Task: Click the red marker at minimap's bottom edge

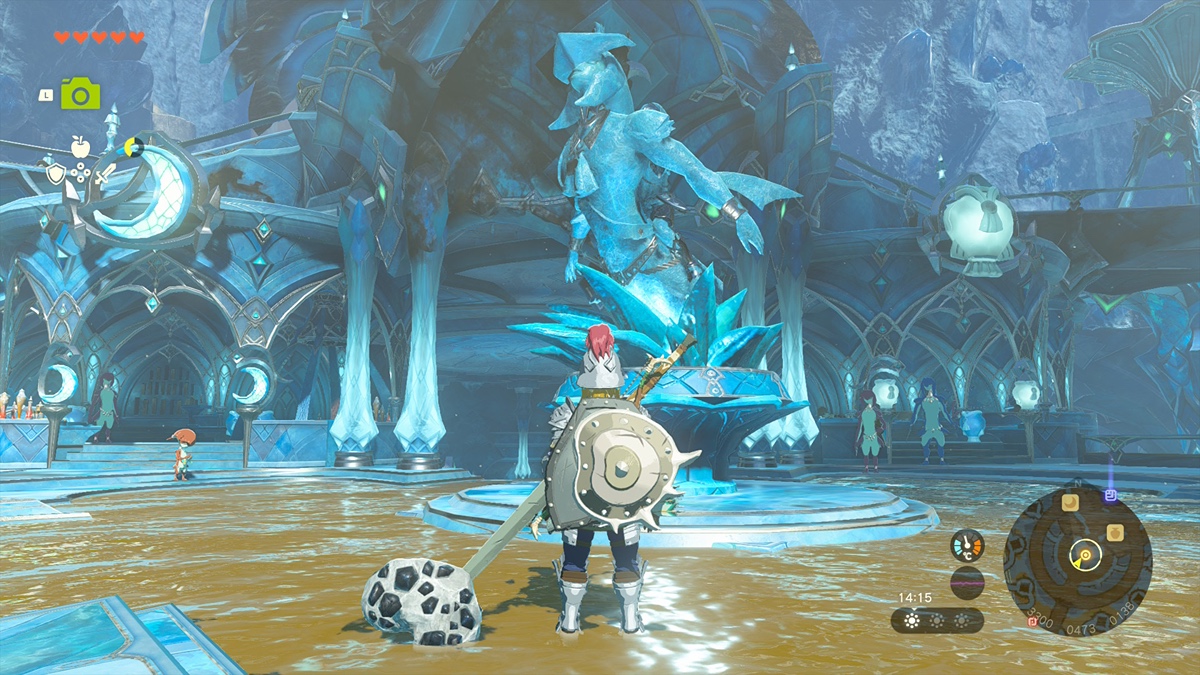Action: 1033,622
